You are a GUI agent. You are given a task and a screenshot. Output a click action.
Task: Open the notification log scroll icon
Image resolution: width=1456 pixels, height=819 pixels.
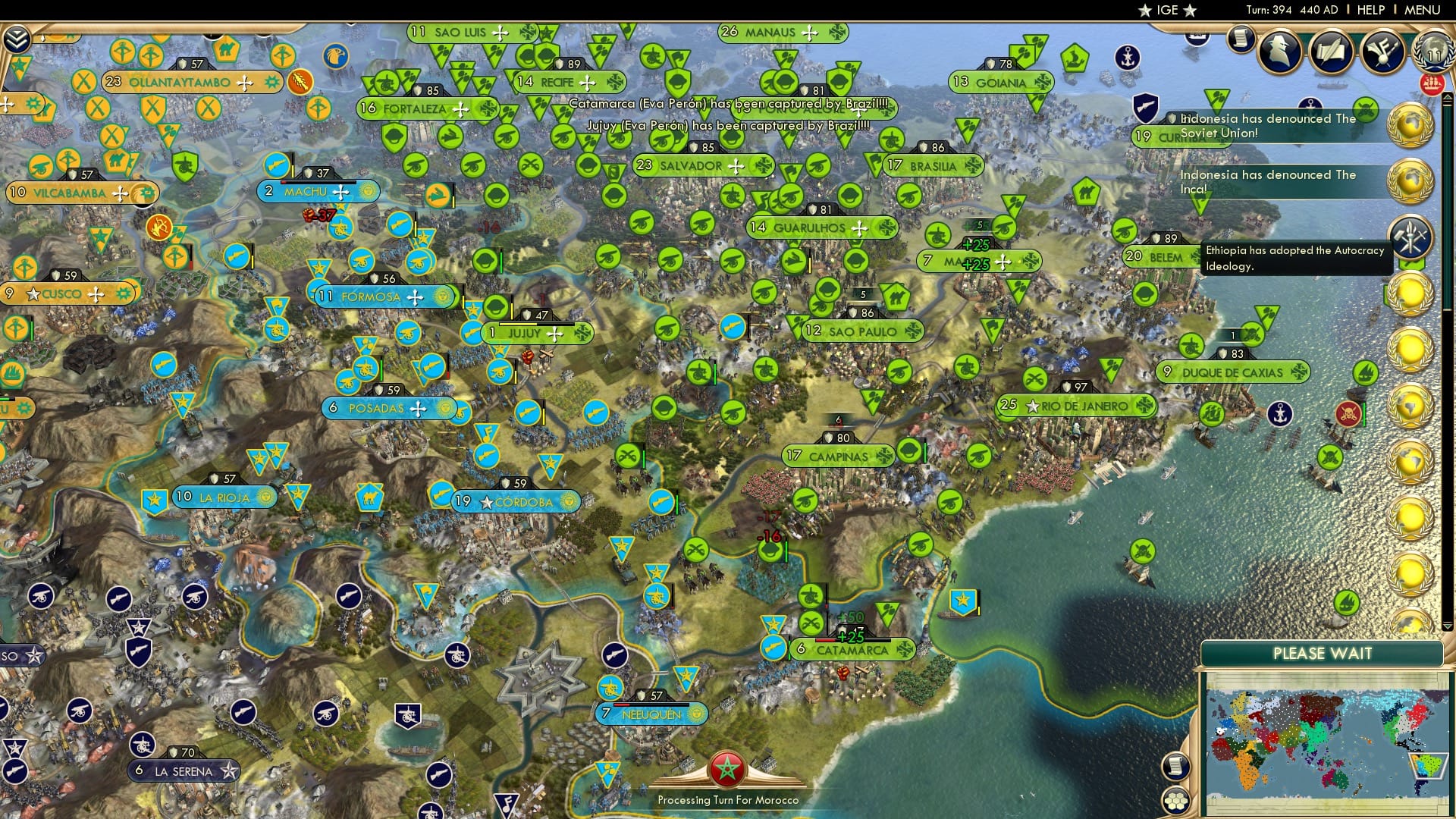pos(1242,39)
